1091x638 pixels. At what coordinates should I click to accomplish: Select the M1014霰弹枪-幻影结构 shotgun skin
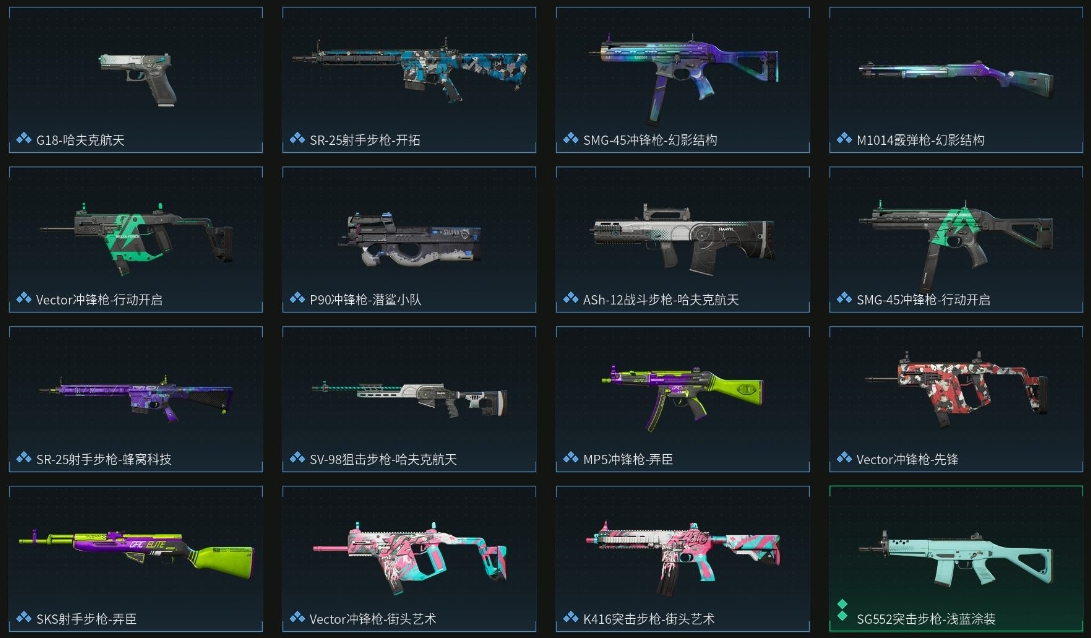pyautogui.click(x=956, y=80)
